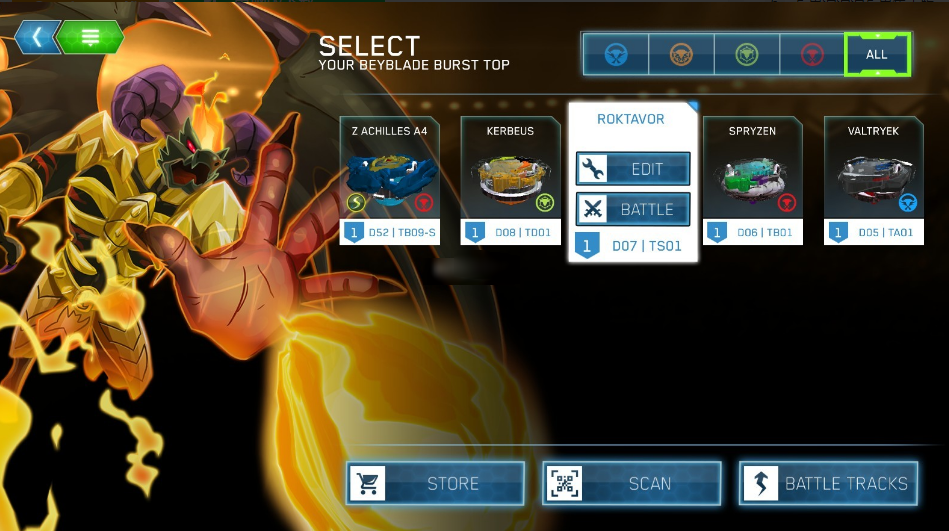This screenshot has height=531, width=949.
Task: Choose the Kerbeus top card
Action: (510, 180)
